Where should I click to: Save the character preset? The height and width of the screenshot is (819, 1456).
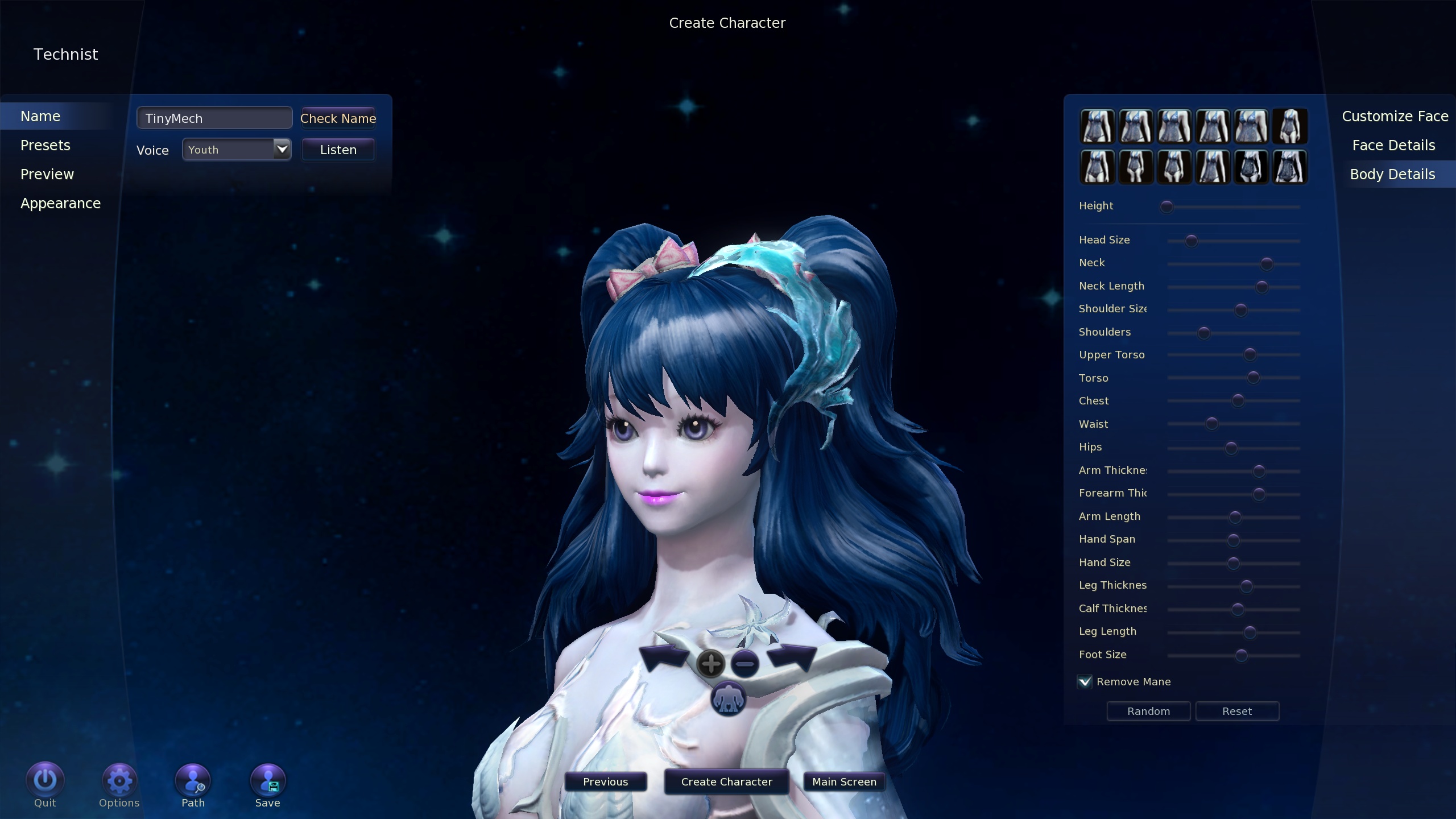click(x=267, y=781)
